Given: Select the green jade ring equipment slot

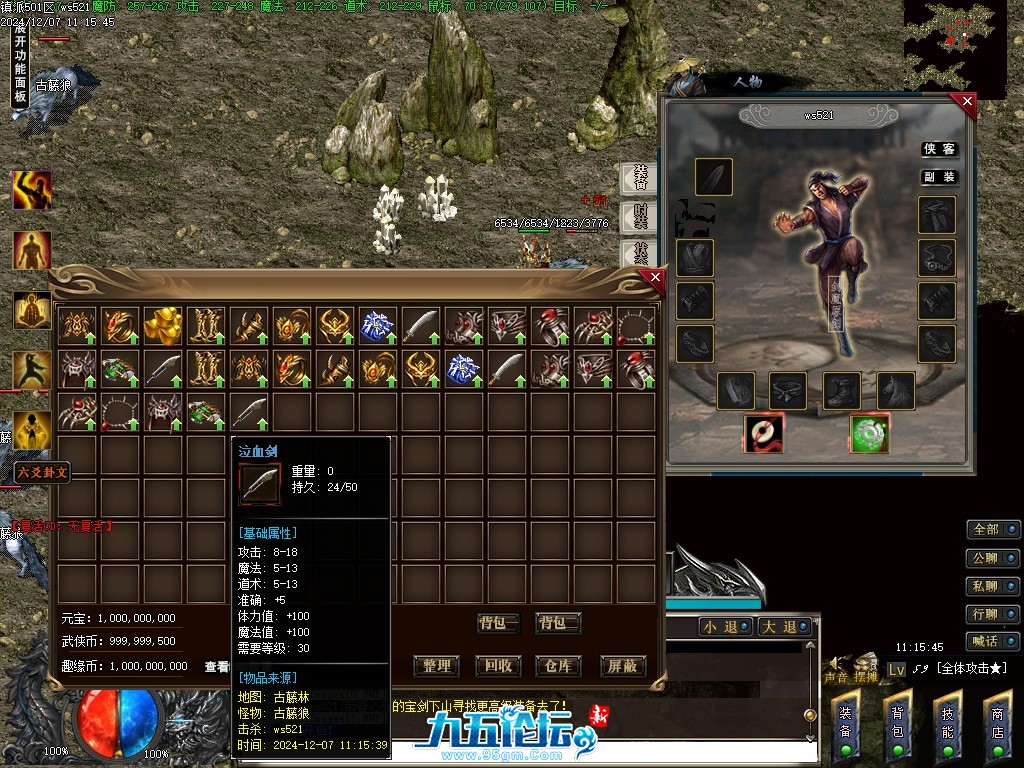Looking at the screenshot, I should click(870, 433).
